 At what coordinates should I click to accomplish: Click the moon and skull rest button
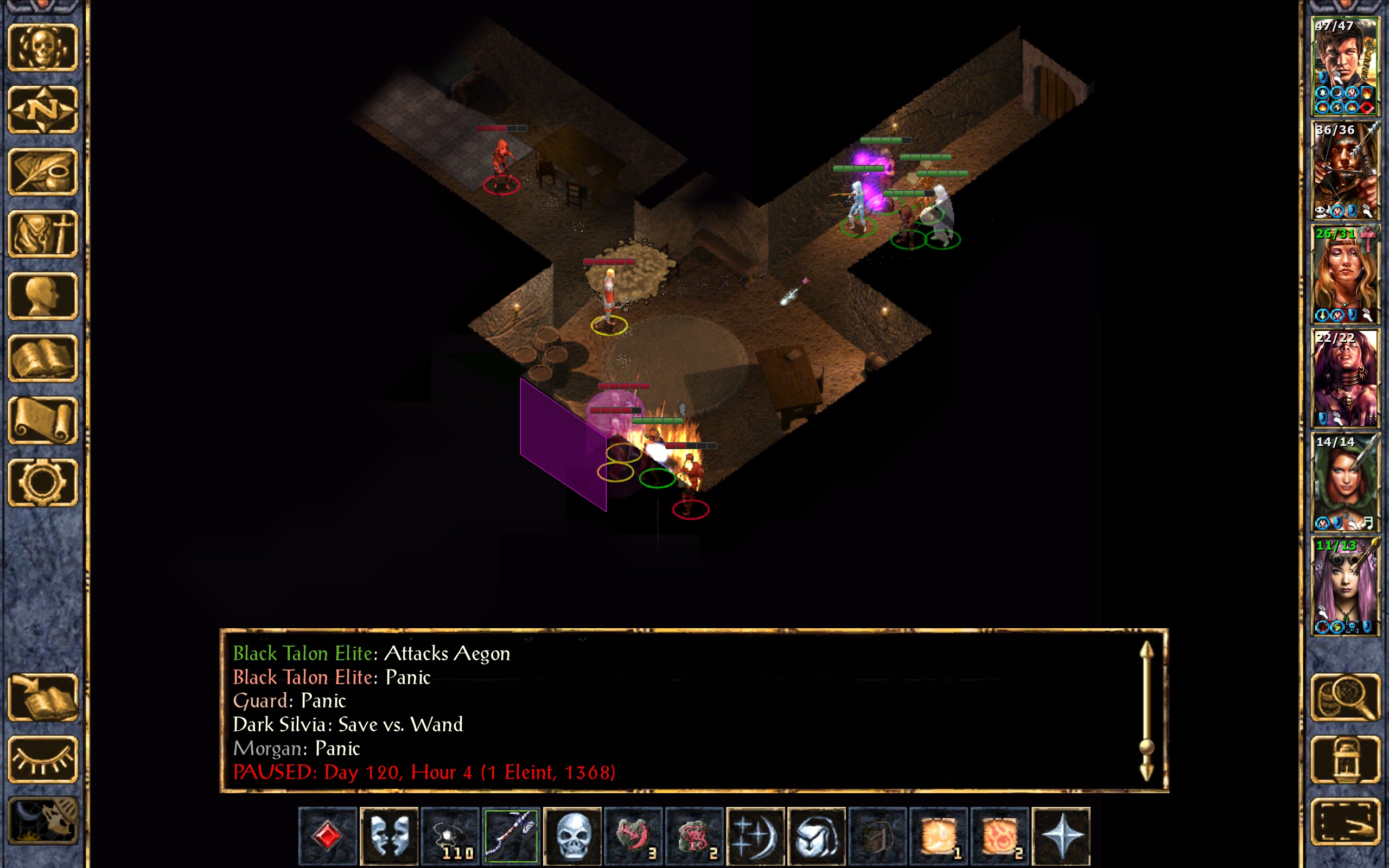tap(42, 821)
